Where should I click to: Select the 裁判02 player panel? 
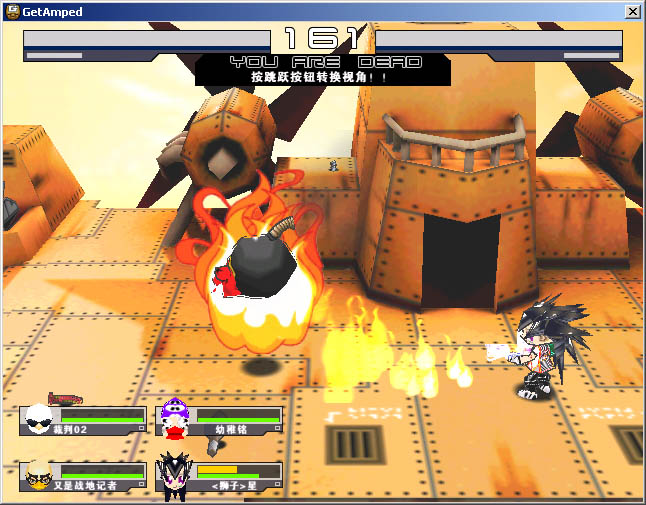coord(84,420)
